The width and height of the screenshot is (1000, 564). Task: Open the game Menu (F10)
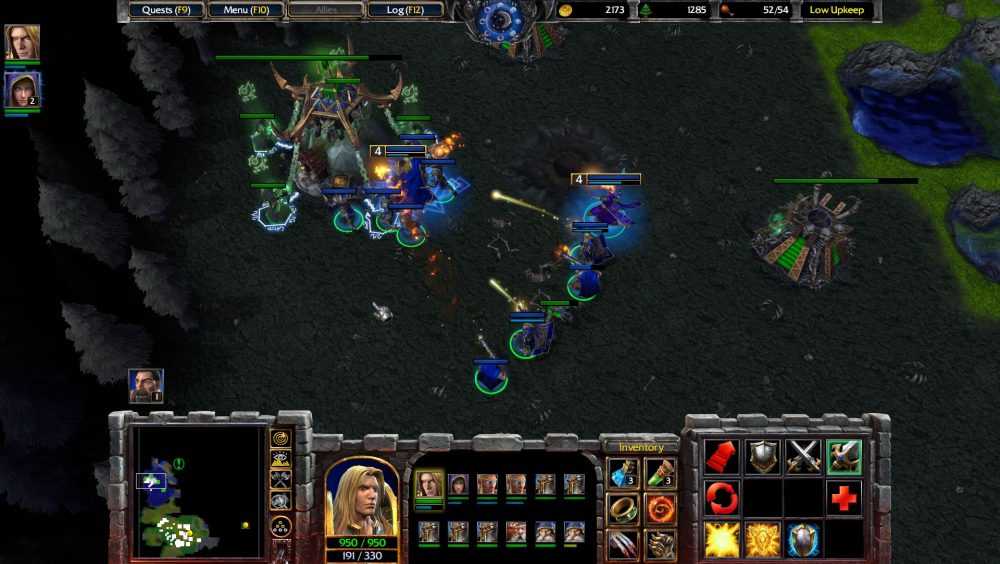(243, 10)
